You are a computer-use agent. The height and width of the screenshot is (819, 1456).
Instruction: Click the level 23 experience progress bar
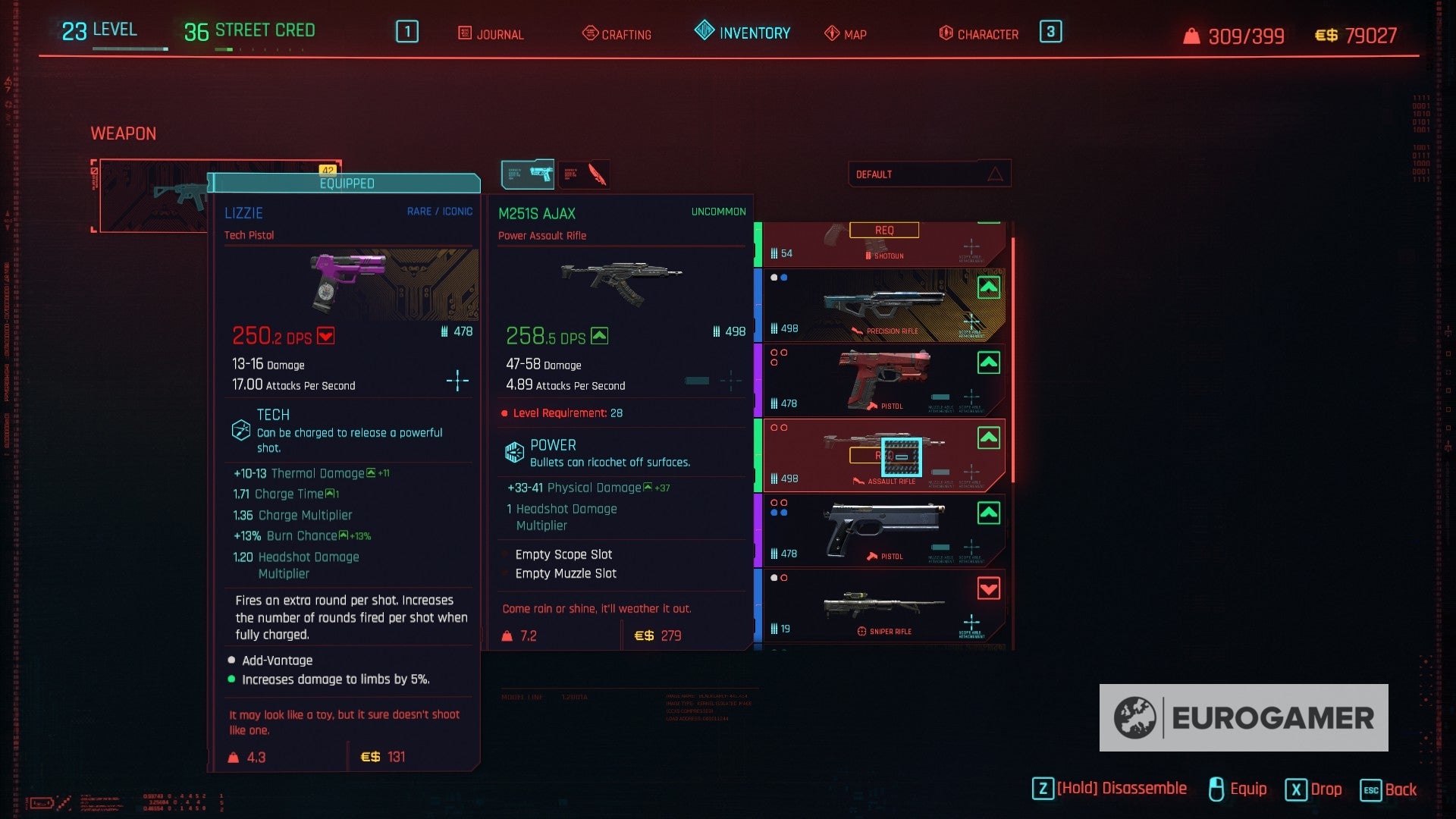click(x=129, y=47)
